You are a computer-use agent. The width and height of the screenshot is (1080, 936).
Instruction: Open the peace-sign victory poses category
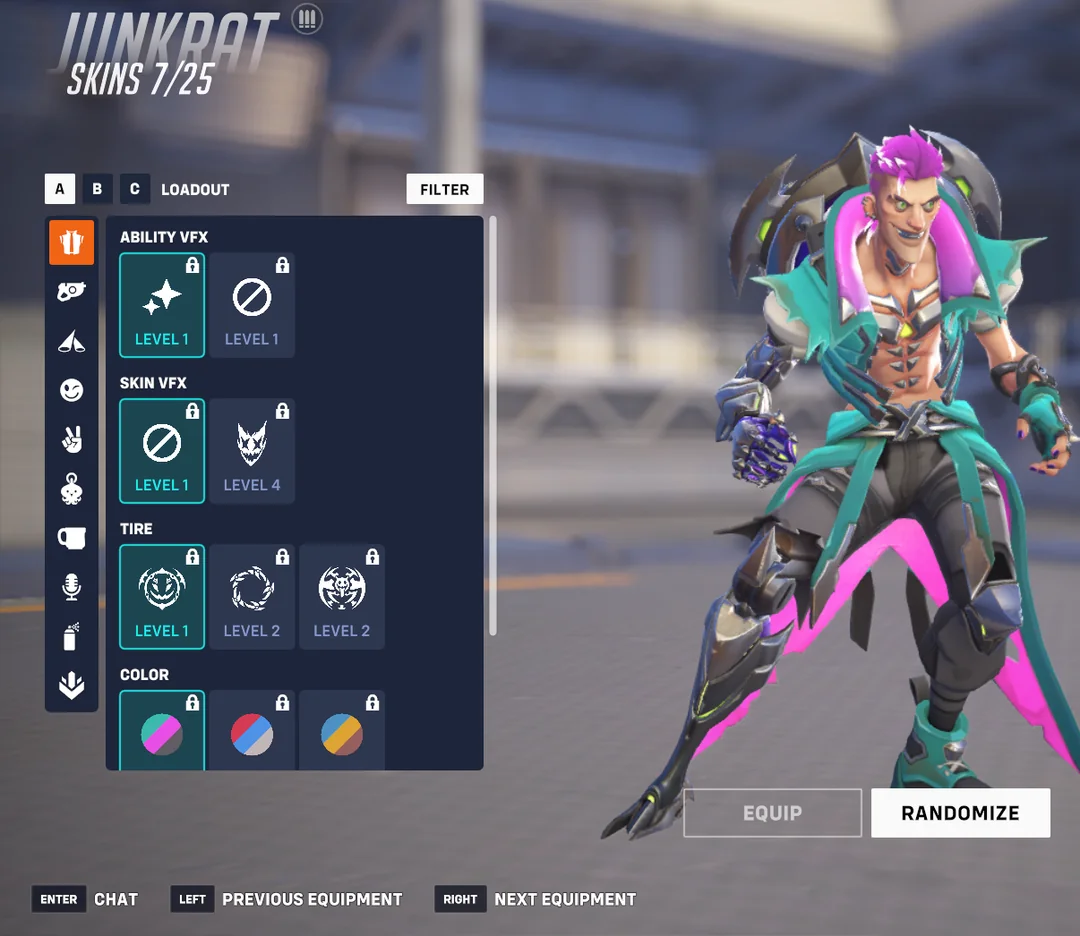point(72,439)
